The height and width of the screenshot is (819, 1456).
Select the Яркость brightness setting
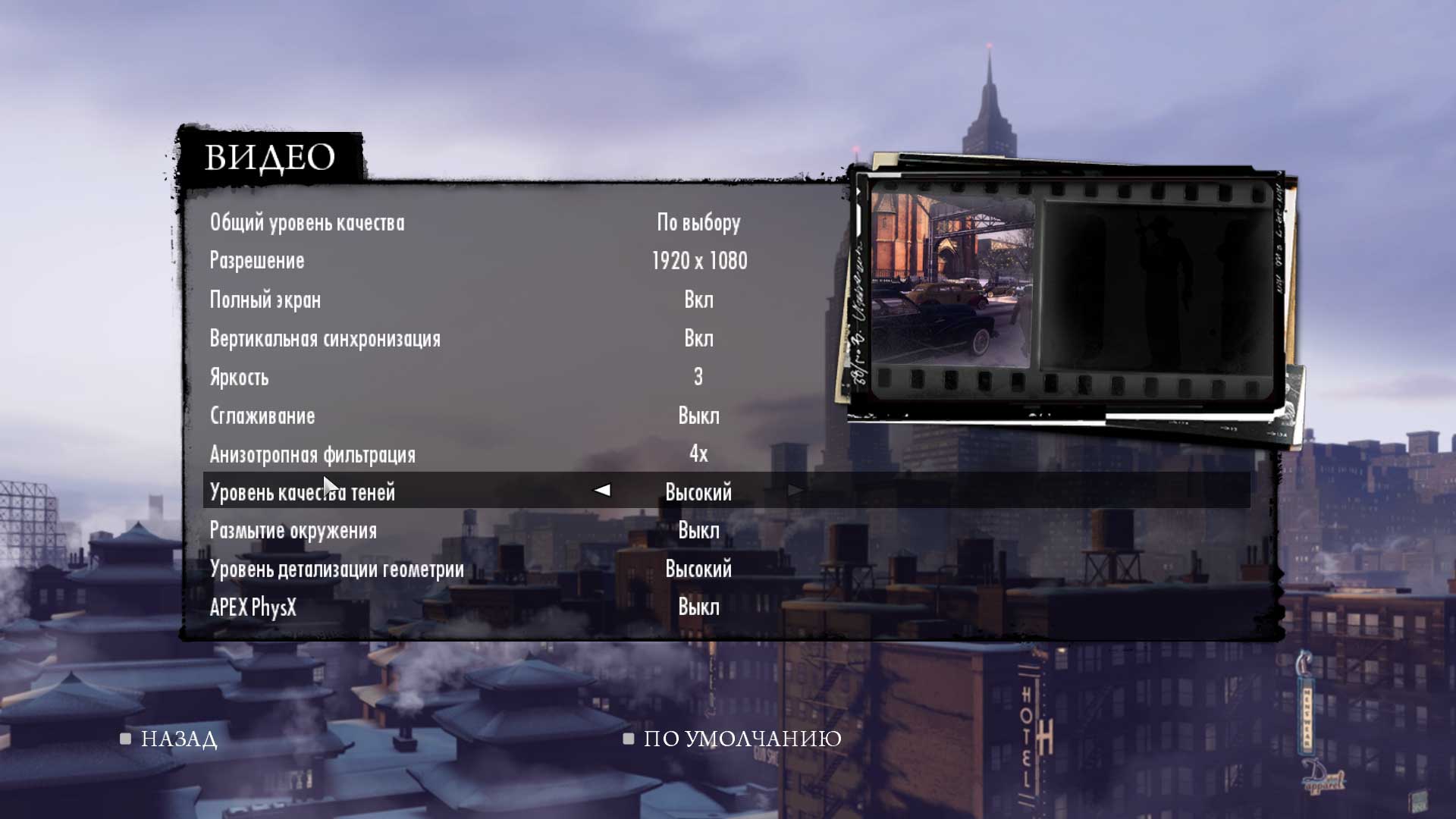239,378
